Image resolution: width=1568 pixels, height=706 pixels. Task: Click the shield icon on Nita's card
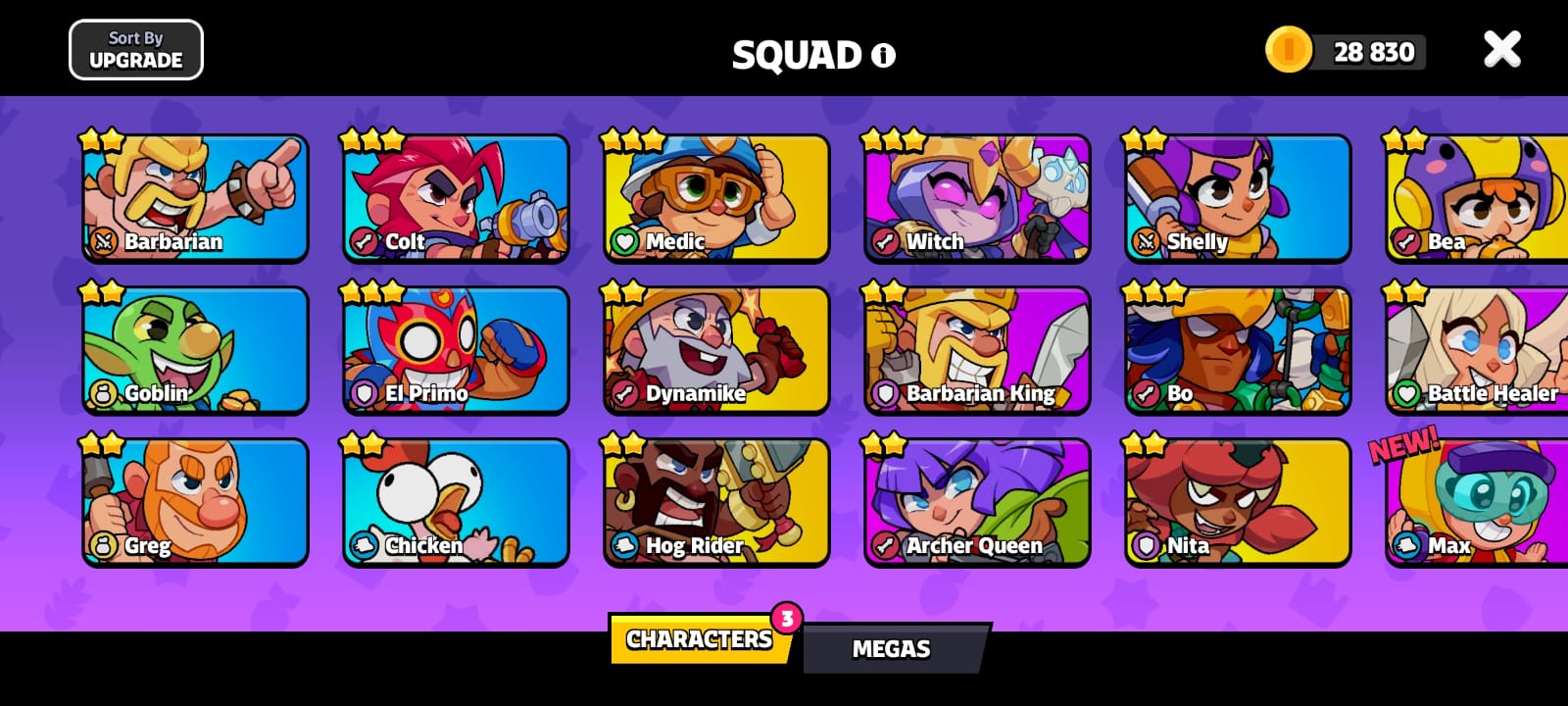1145,546
